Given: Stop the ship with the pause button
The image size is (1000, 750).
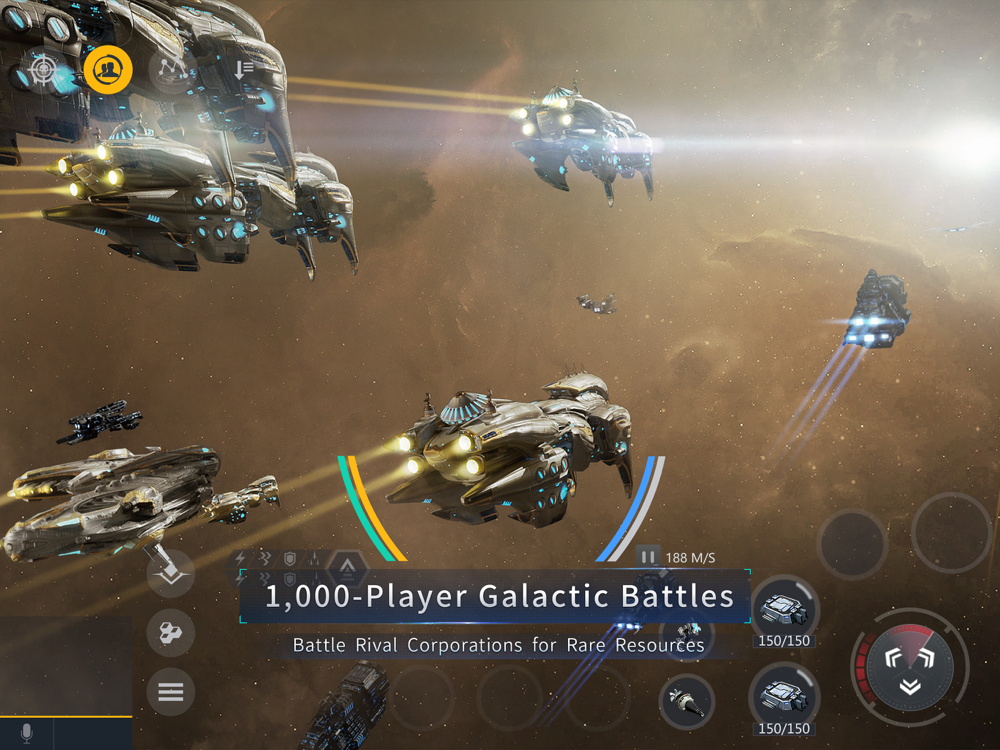Looking at the screenshot, I should (x=648, y=557).
